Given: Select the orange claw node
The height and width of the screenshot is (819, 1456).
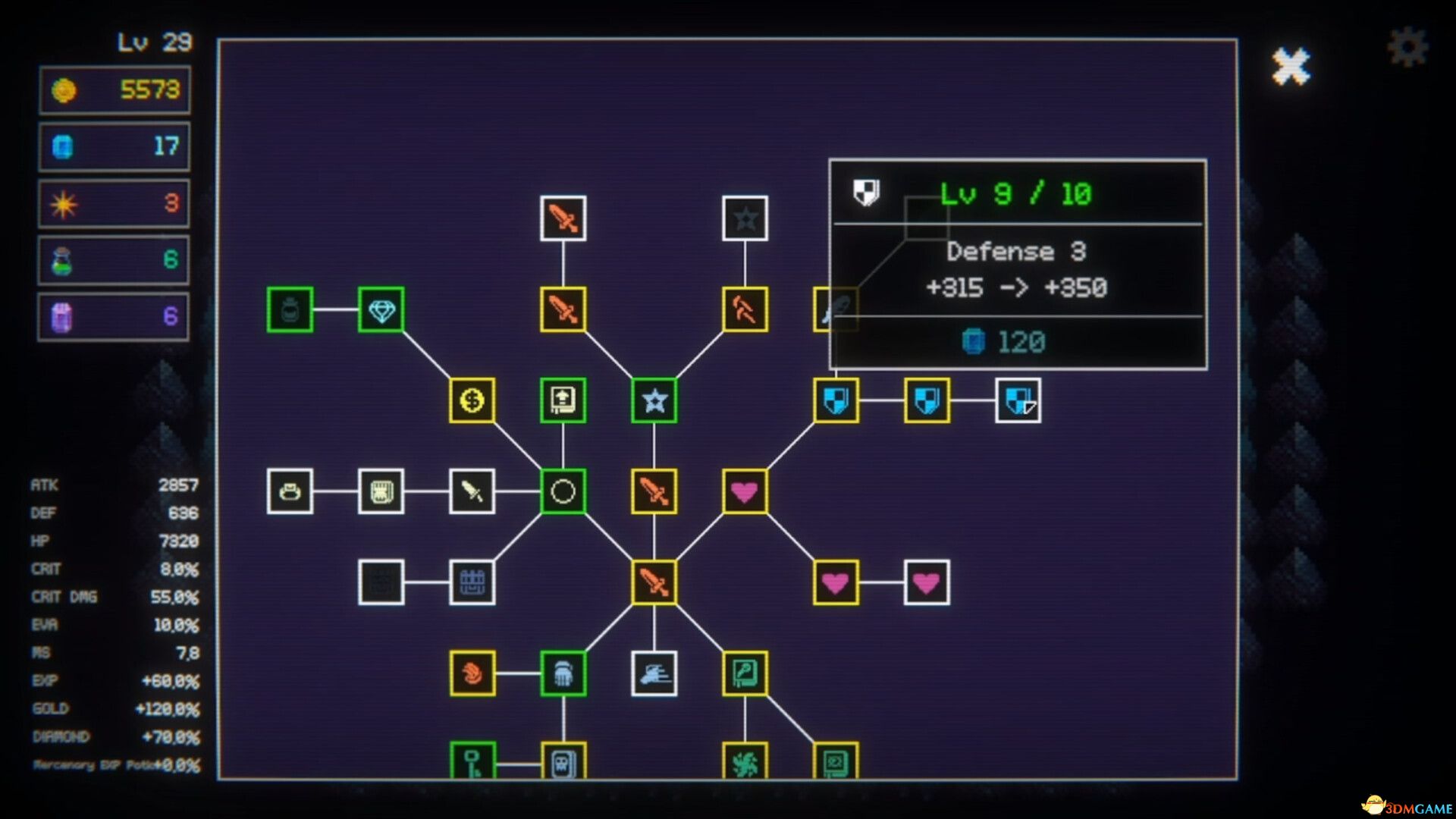Looking at the screenshot, I should coord(472,675).
